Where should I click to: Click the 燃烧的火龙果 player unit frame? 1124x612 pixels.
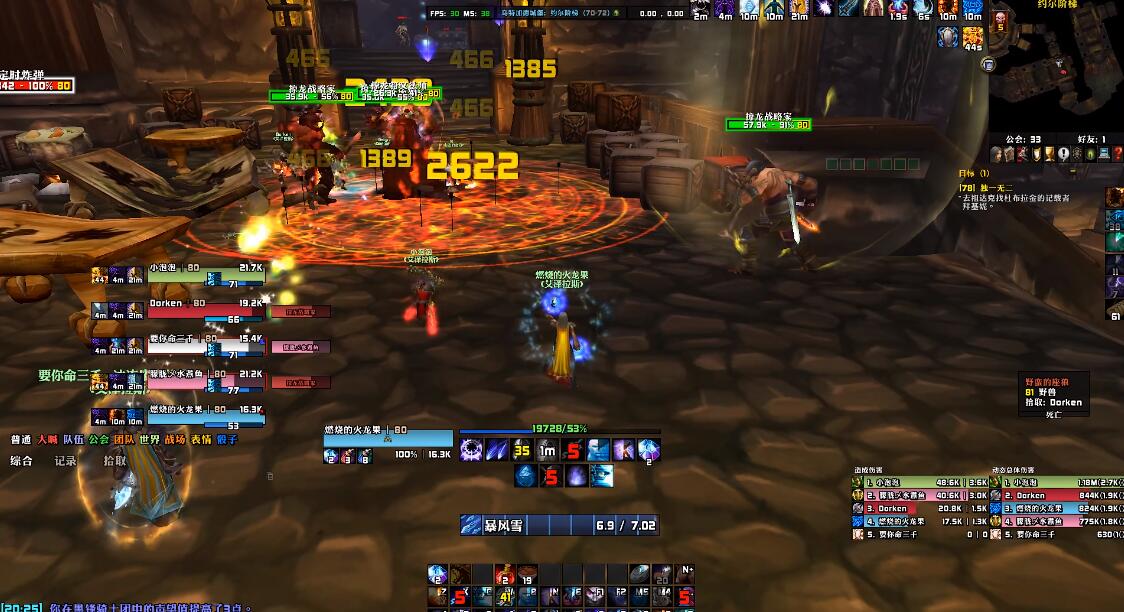[388, 438]
